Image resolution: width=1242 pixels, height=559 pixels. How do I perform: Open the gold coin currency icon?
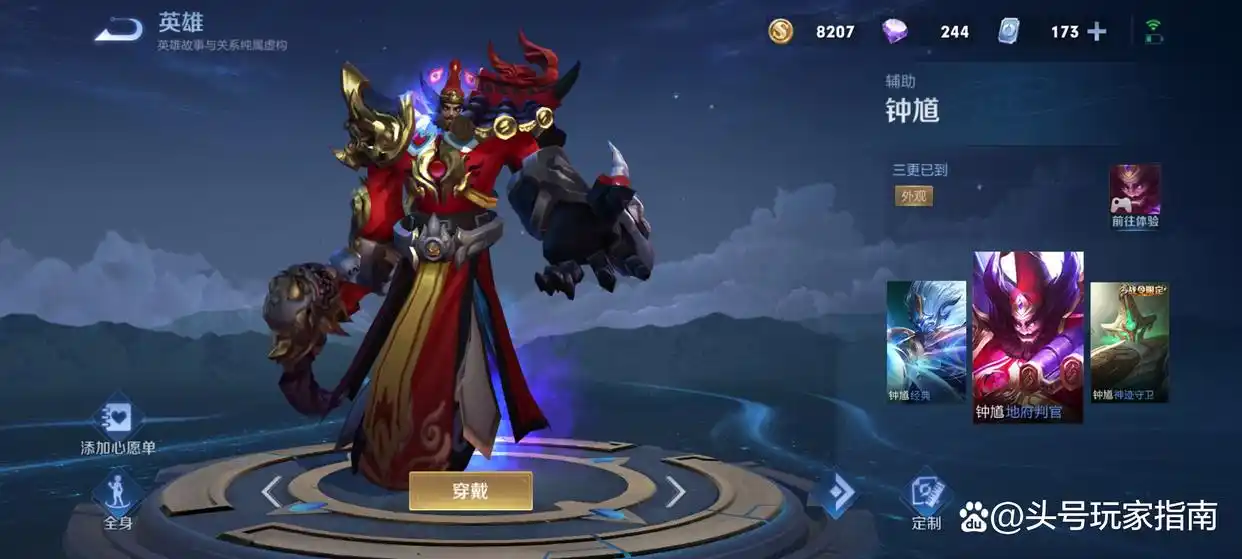pyautogui.click(x=781, y=31)
